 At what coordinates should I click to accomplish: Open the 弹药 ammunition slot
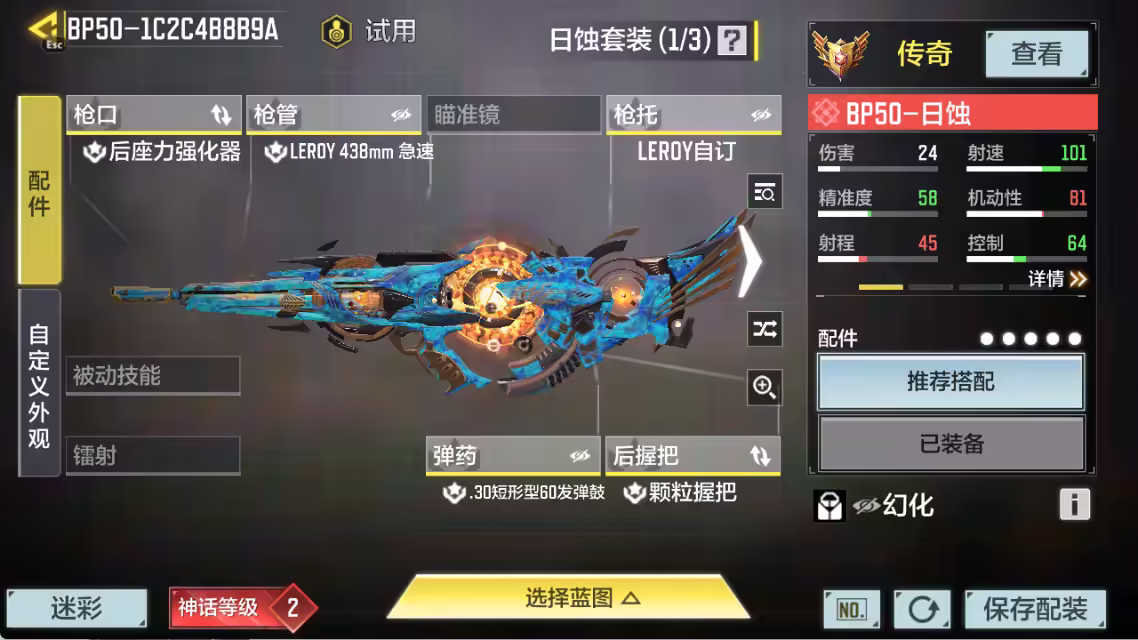[x=513, y=456]
